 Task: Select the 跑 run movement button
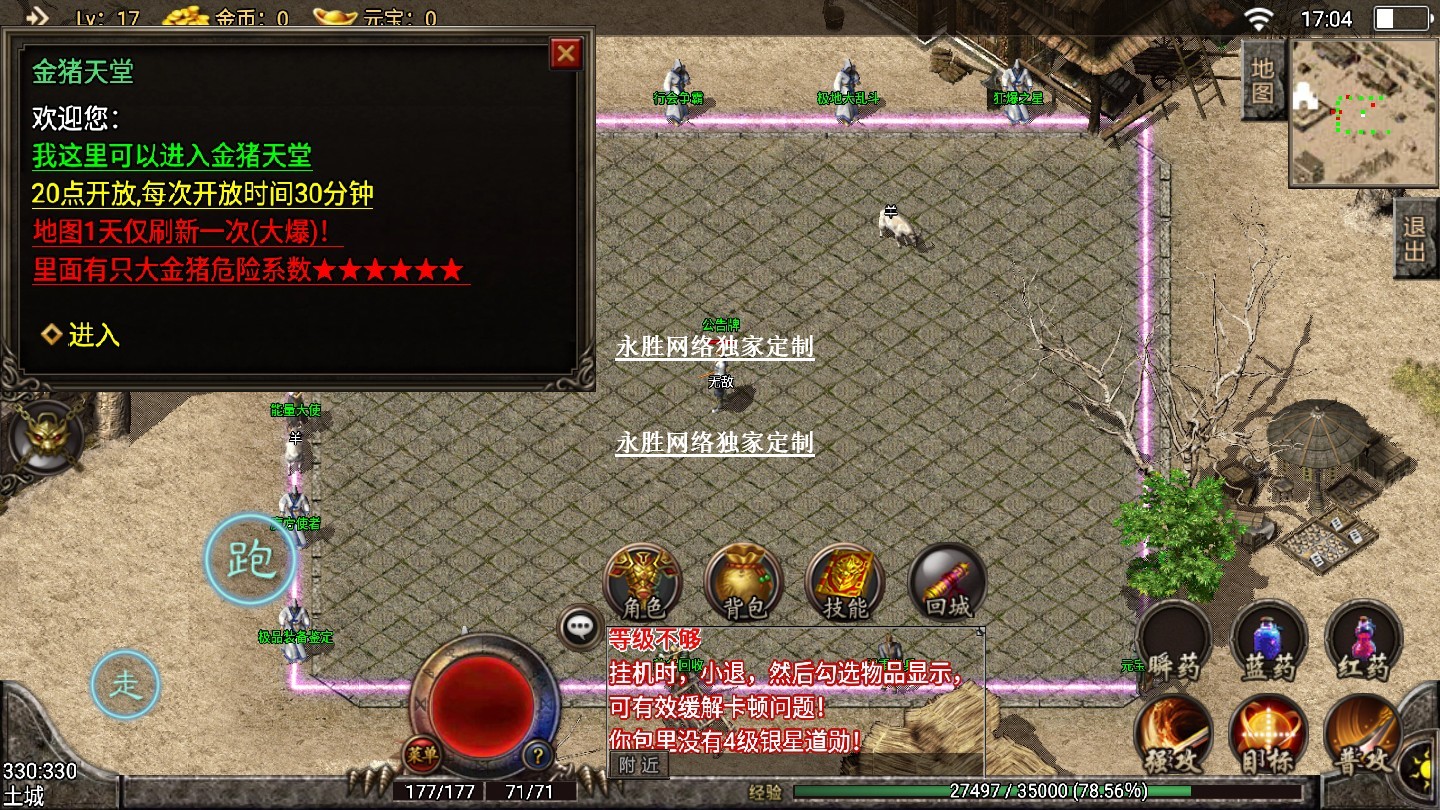pyautogui.click(x=250, y=560)
